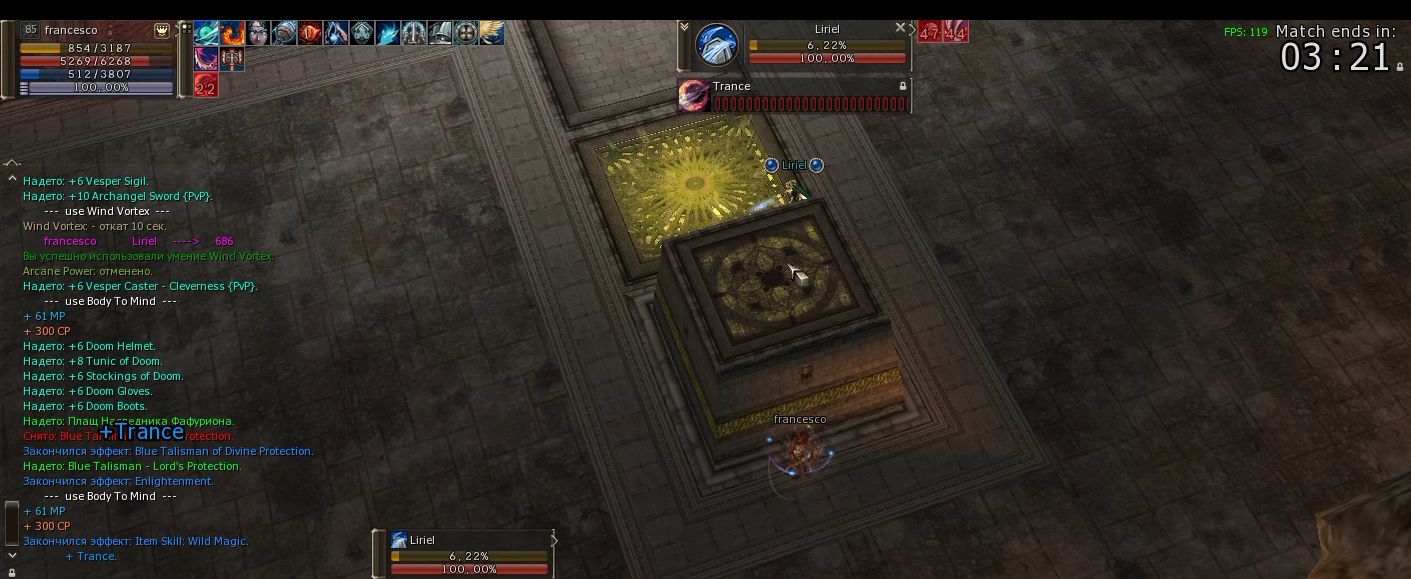1411x579 pixels.
Task: Toggle the lock on the Trance bar
Action: tap(903, 87)
